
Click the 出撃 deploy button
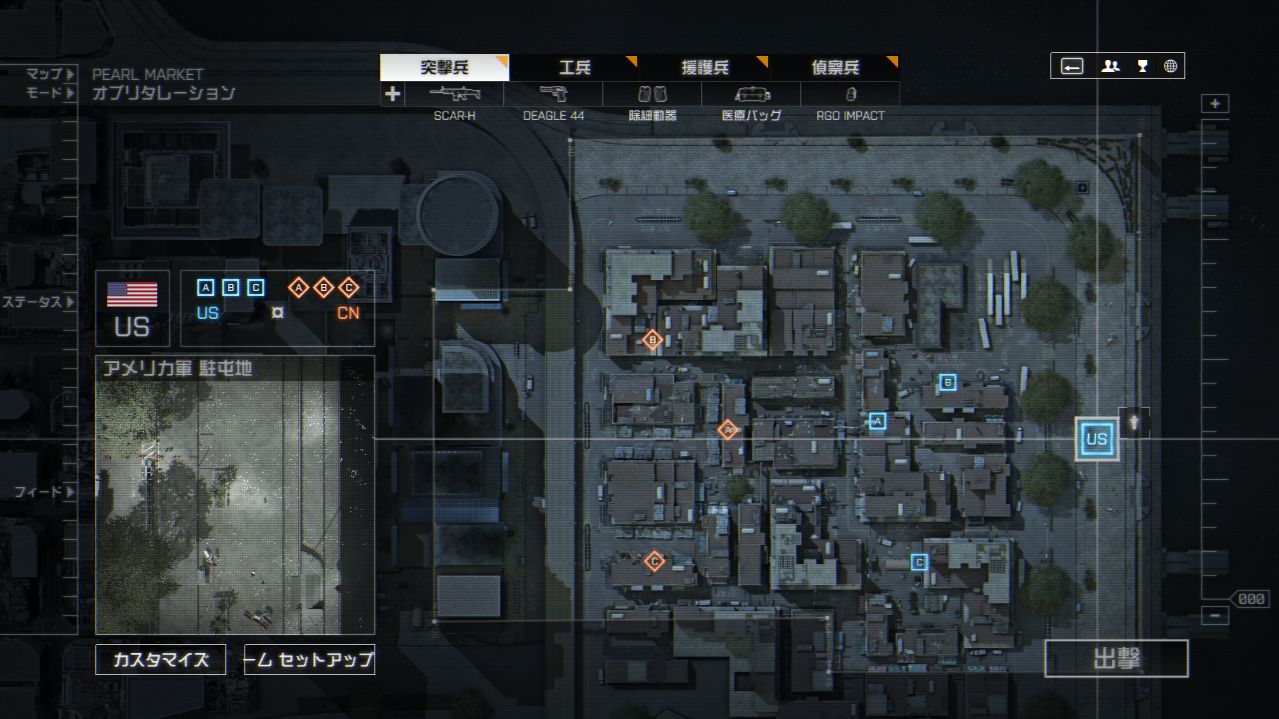[1116, 658]
